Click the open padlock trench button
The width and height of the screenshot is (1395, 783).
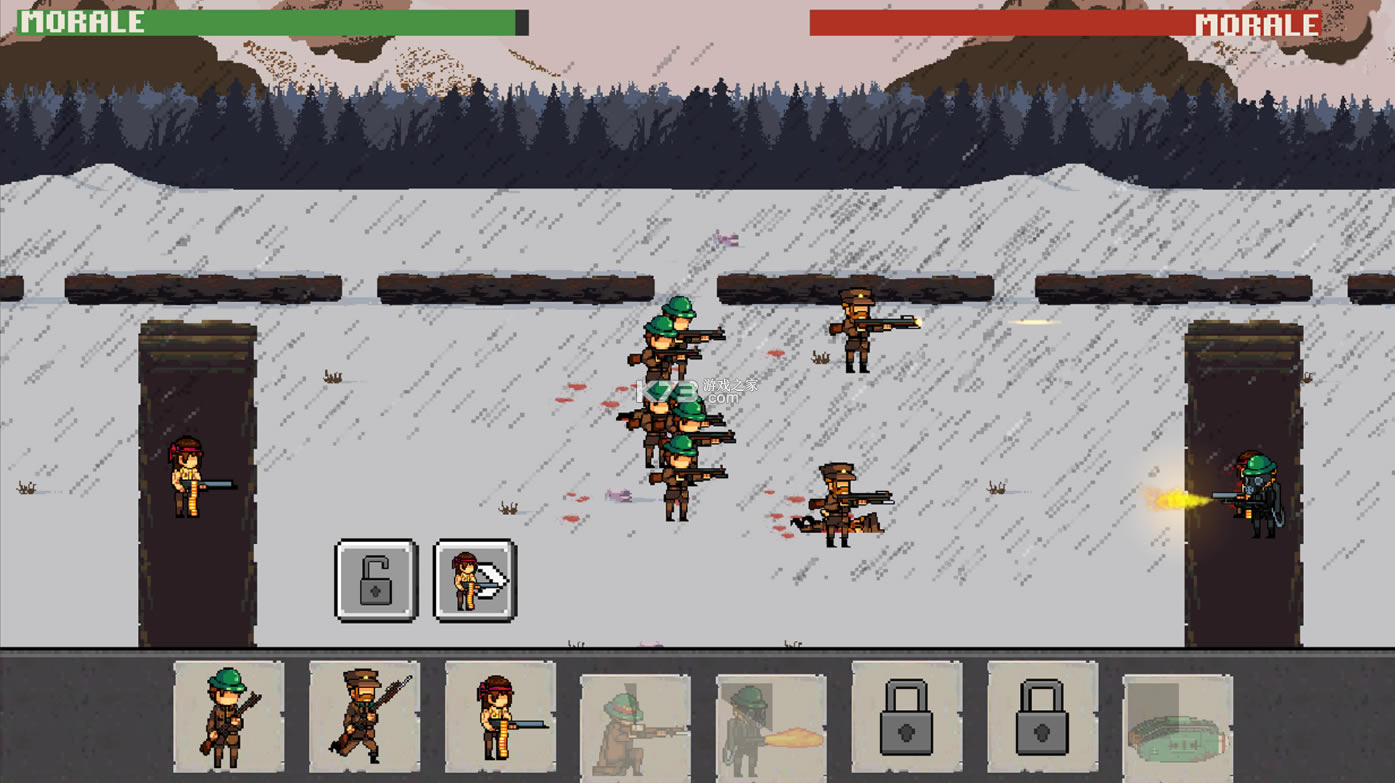click(x=376, y=581)
